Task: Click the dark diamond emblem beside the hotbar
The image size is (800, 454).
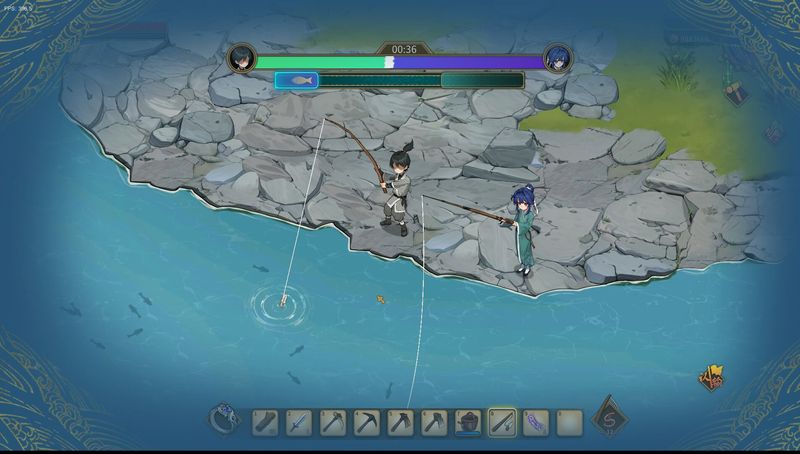Action: click(606, 421)
